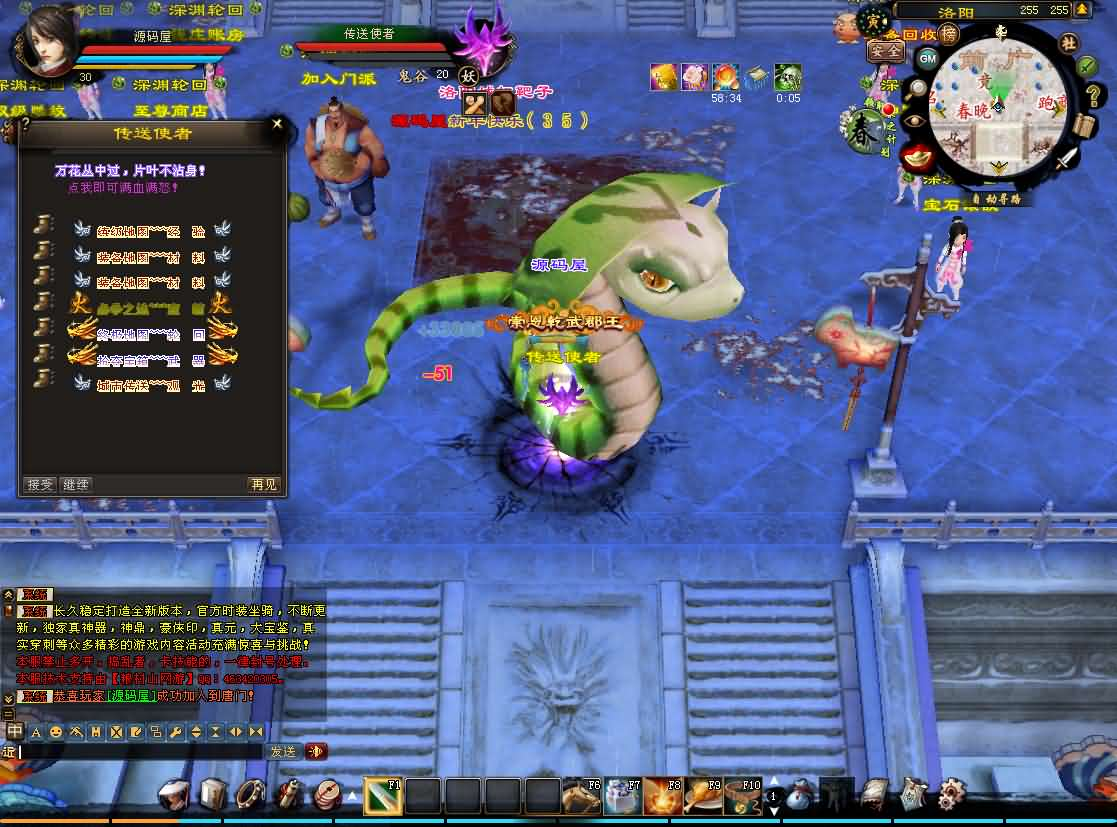Use the F6 horse mount slot

point(582,796)
